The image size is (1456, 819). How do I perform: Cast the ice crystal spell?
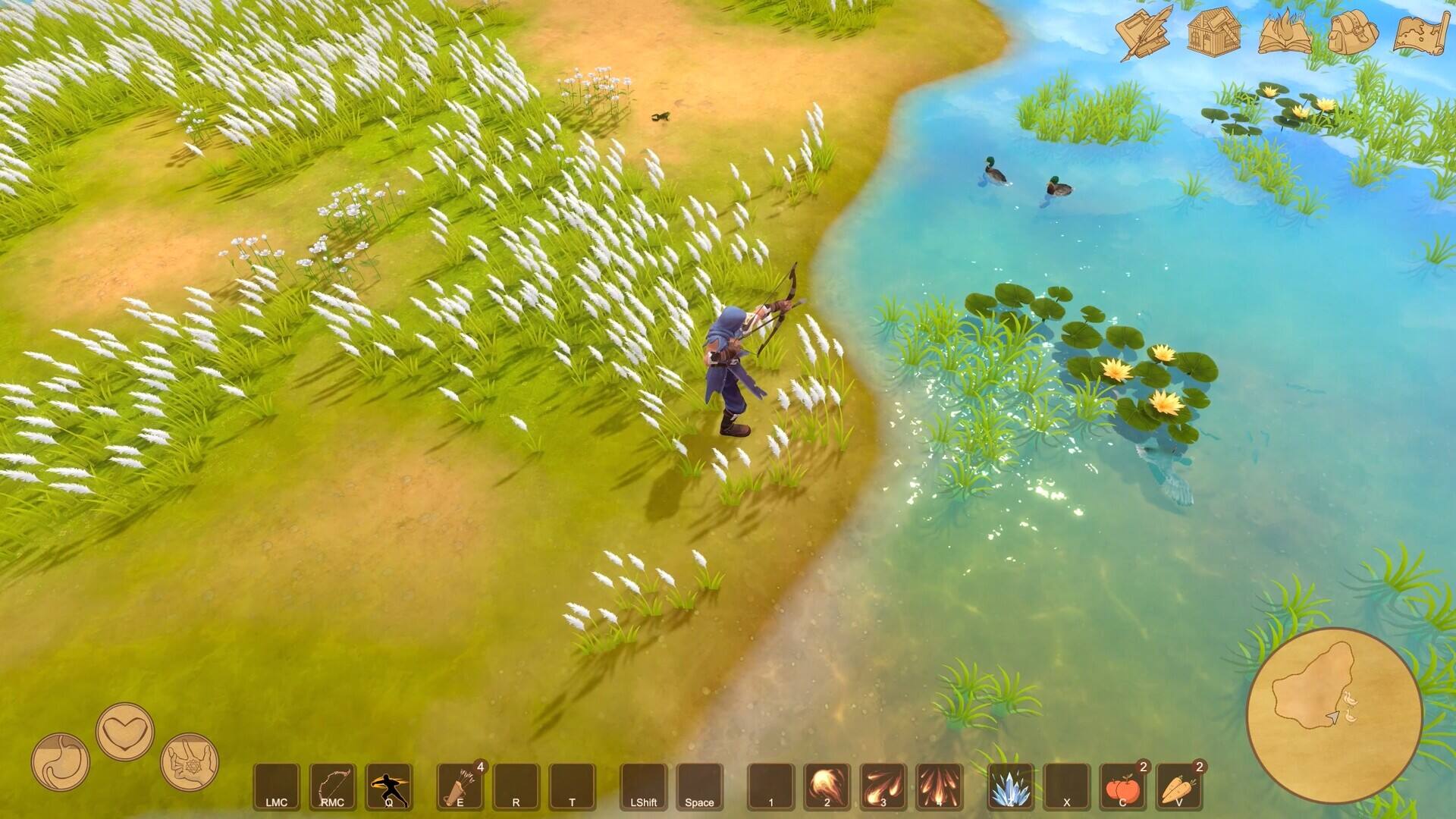click(x=1010, y=786)
